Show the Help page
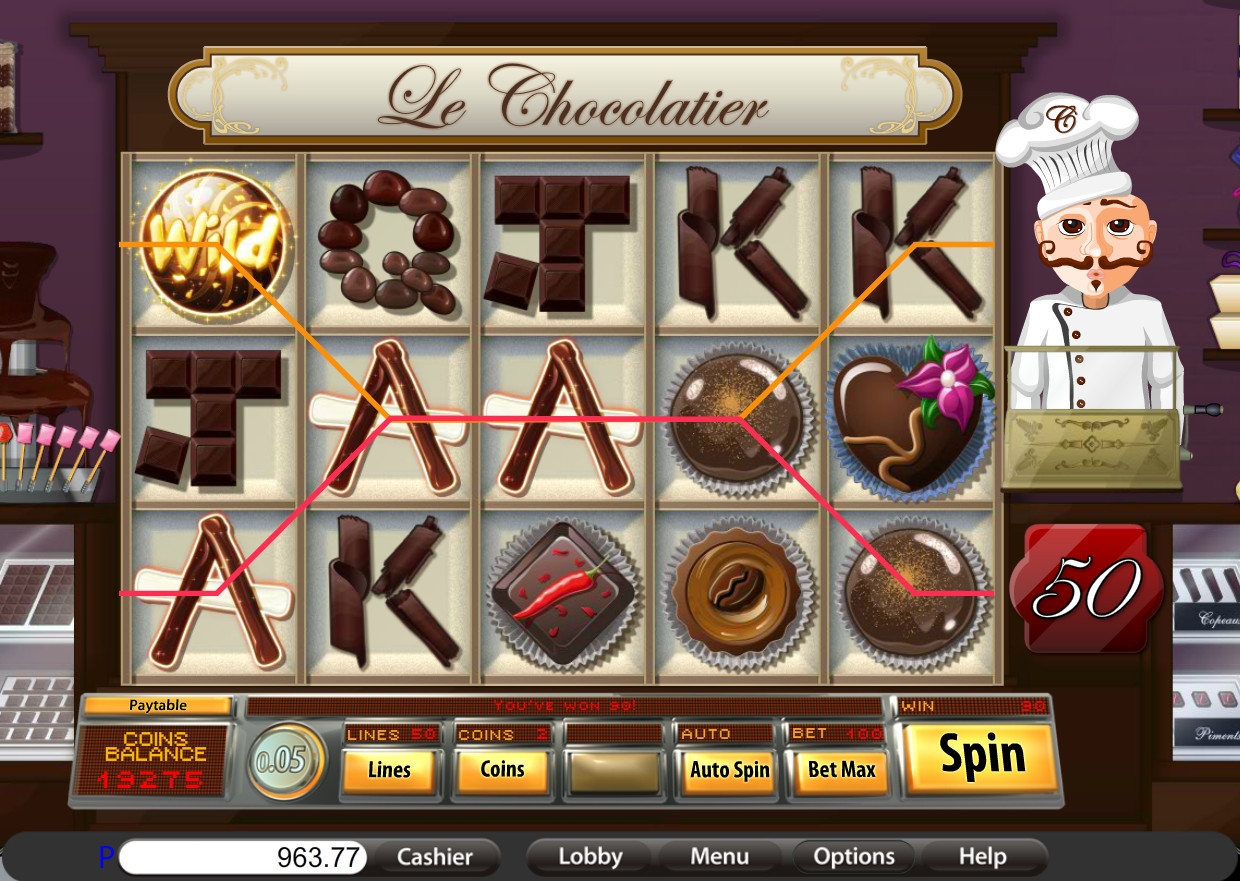The height and width of the screenshot is (881, 1240). (x=982, y=857)
